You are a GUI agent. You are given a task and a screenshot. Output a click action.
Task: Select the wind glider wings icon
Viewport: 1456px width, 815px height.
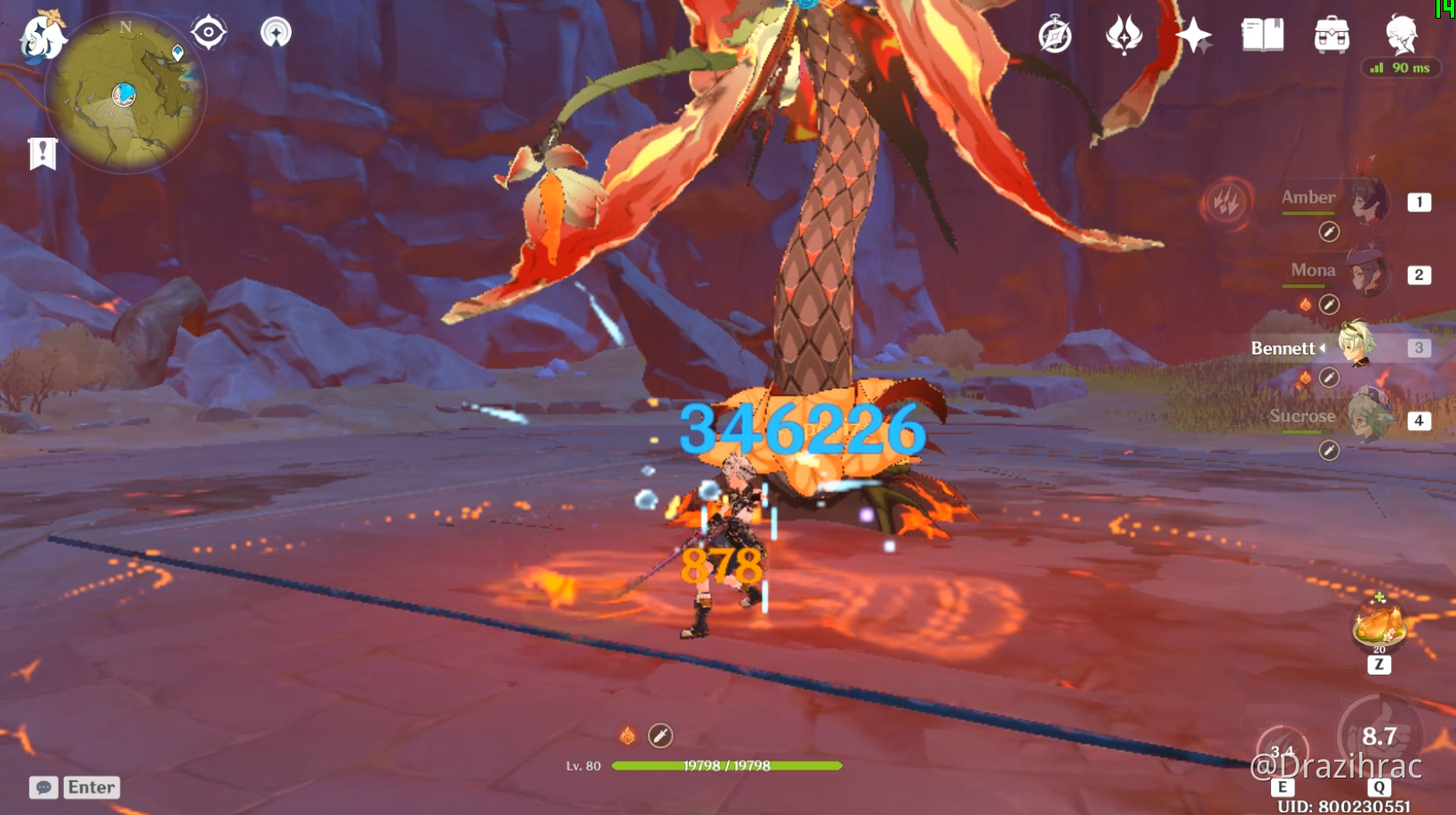(x=1125, y=34)
